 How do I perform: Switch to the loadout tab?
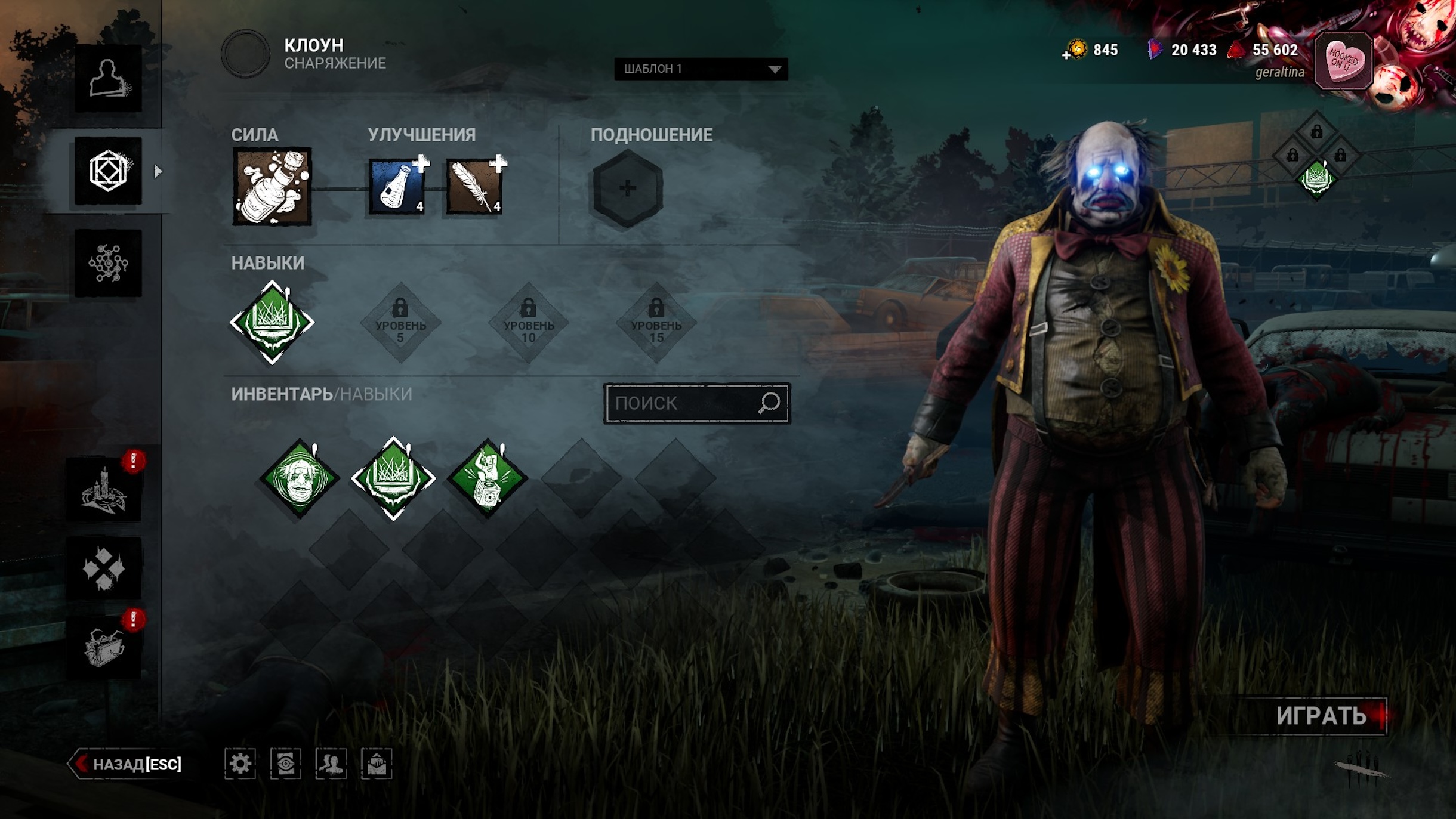(108, 171)
